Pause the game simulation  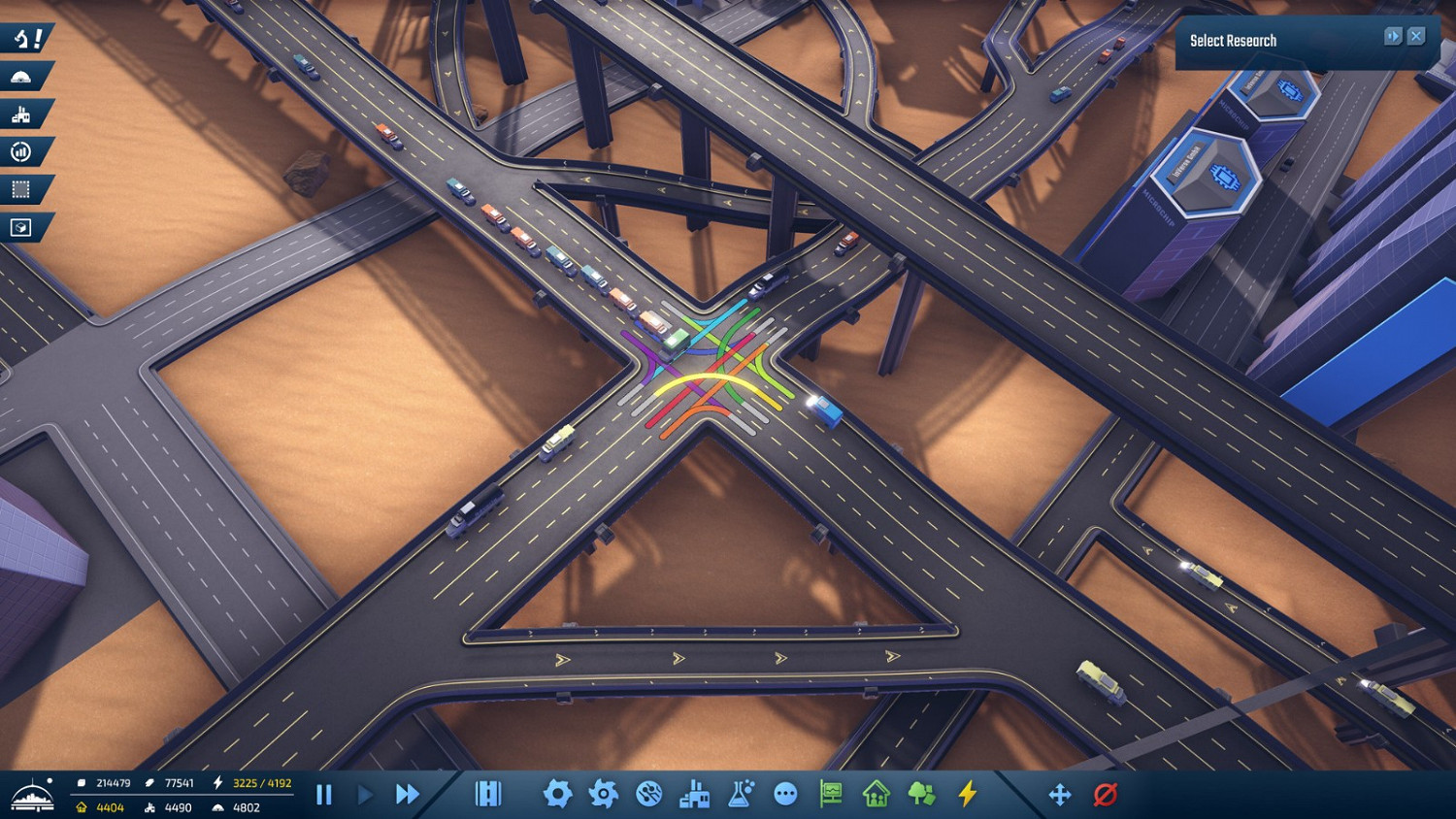point(324,794)
